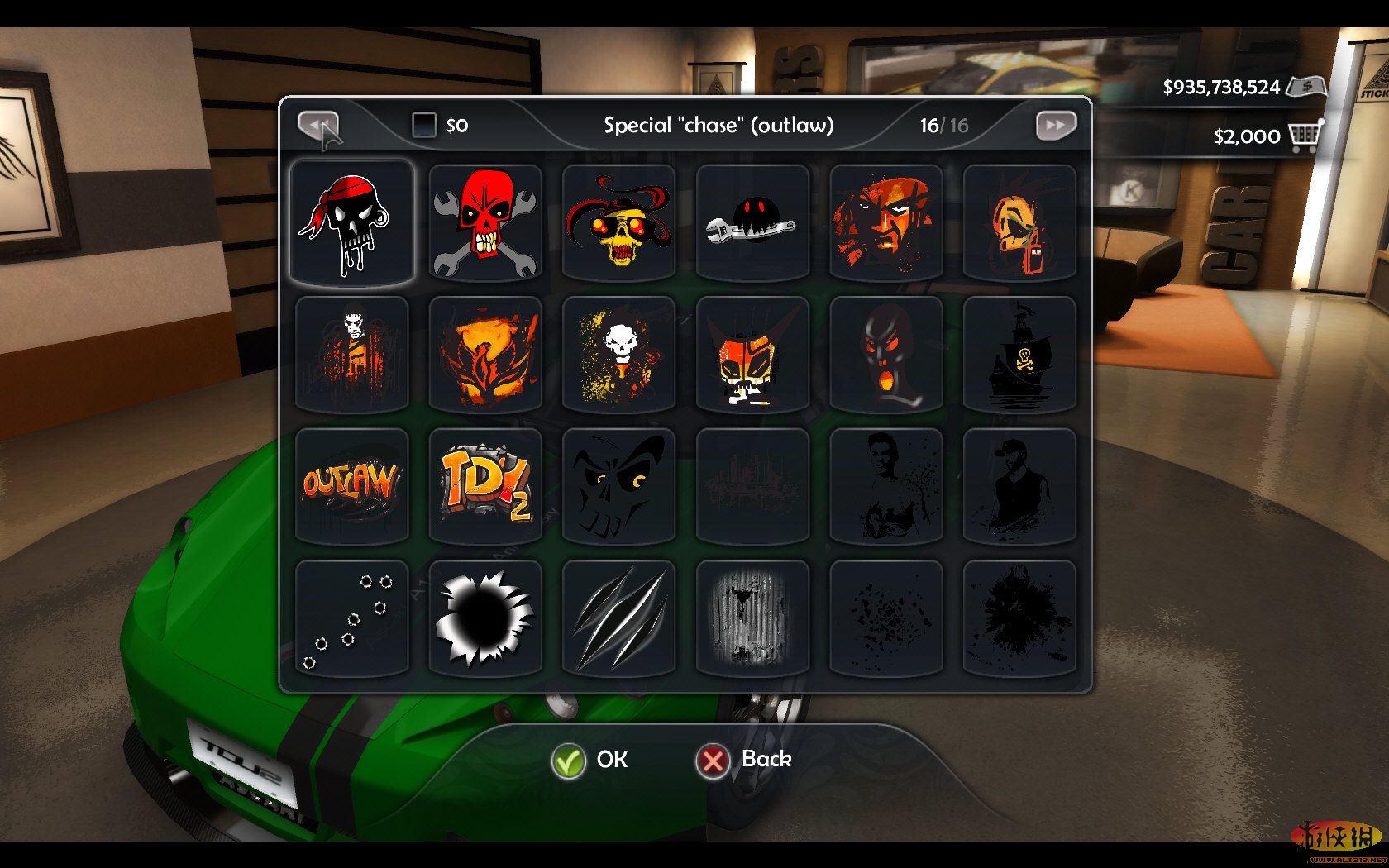
Task: Open the $2,000 shopping cart
Action: [1305, 136]
